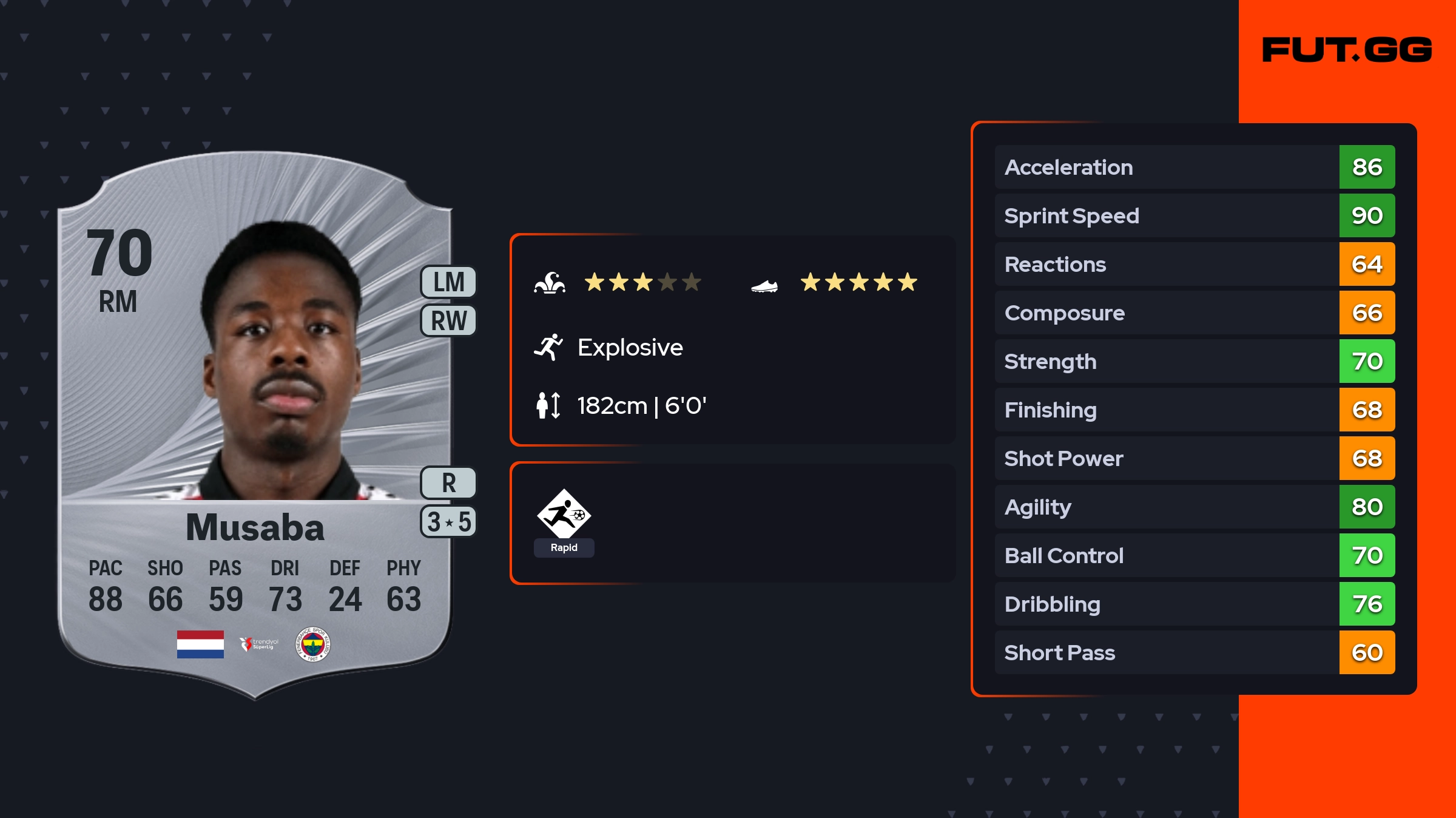Select the Sprint Speed stat row
Image resolution: width=1456 pixels, height=818 pixels.
pos(1194,215)
